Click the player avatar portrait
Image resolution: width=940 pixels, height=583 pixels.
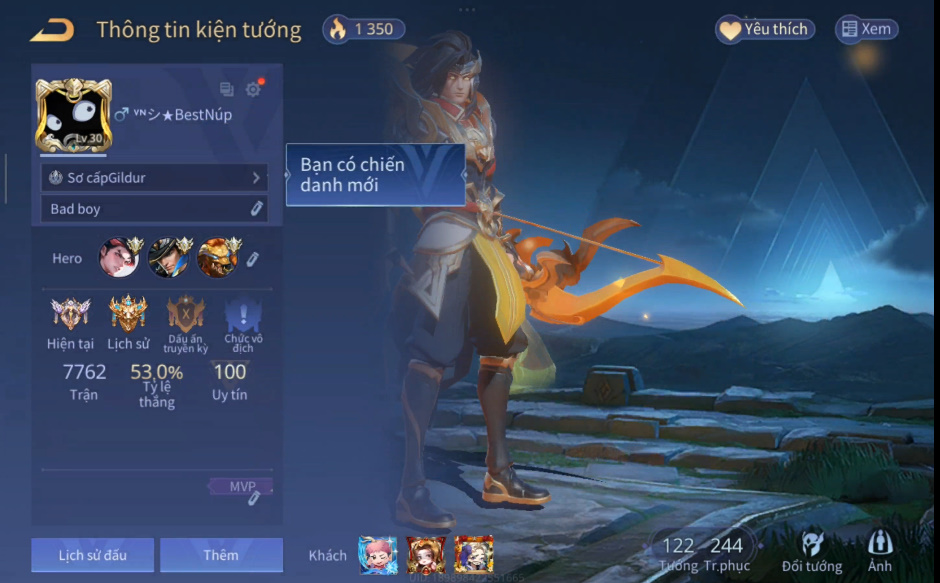tap(73, 115)
